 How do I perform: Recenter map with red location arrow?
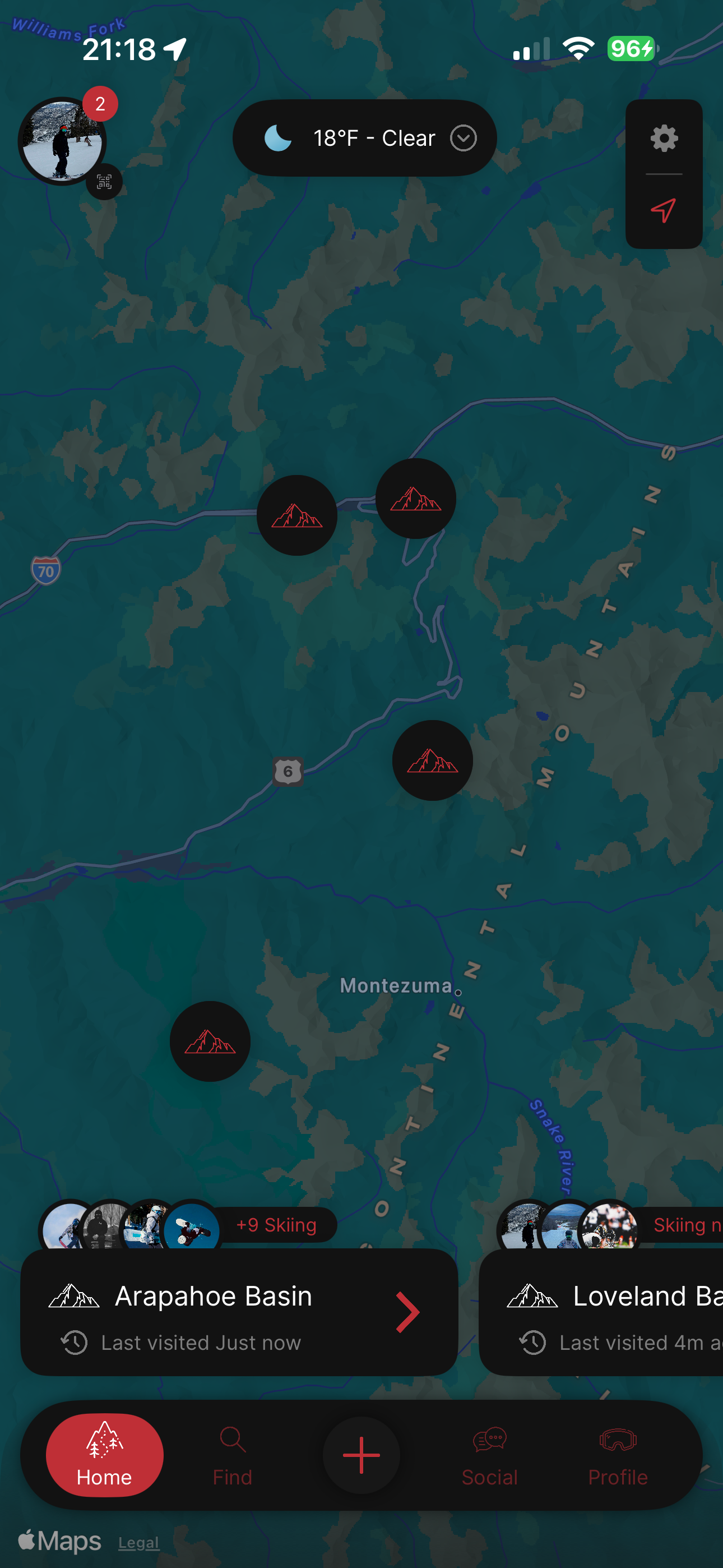664,211
